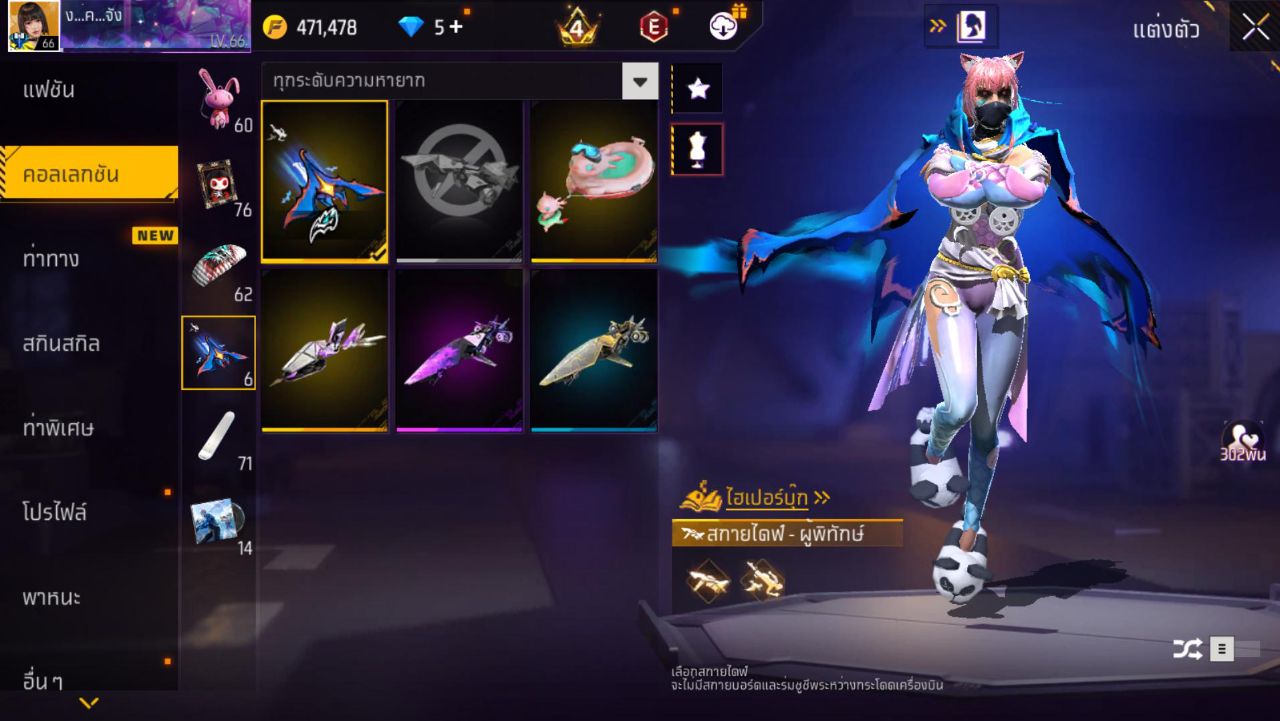Open the avatar frame category showing 76 items
This screenshot has width=1280, height=721.
(x=219, y=182)
